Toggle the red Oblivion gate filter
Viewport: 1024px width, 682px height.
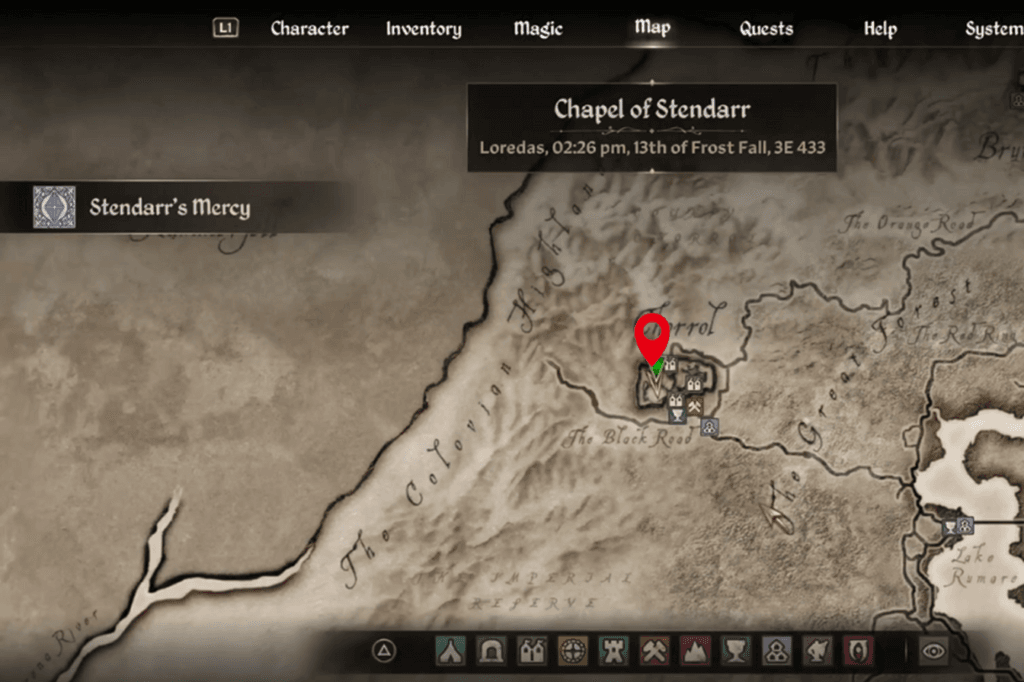pos(859,651)
